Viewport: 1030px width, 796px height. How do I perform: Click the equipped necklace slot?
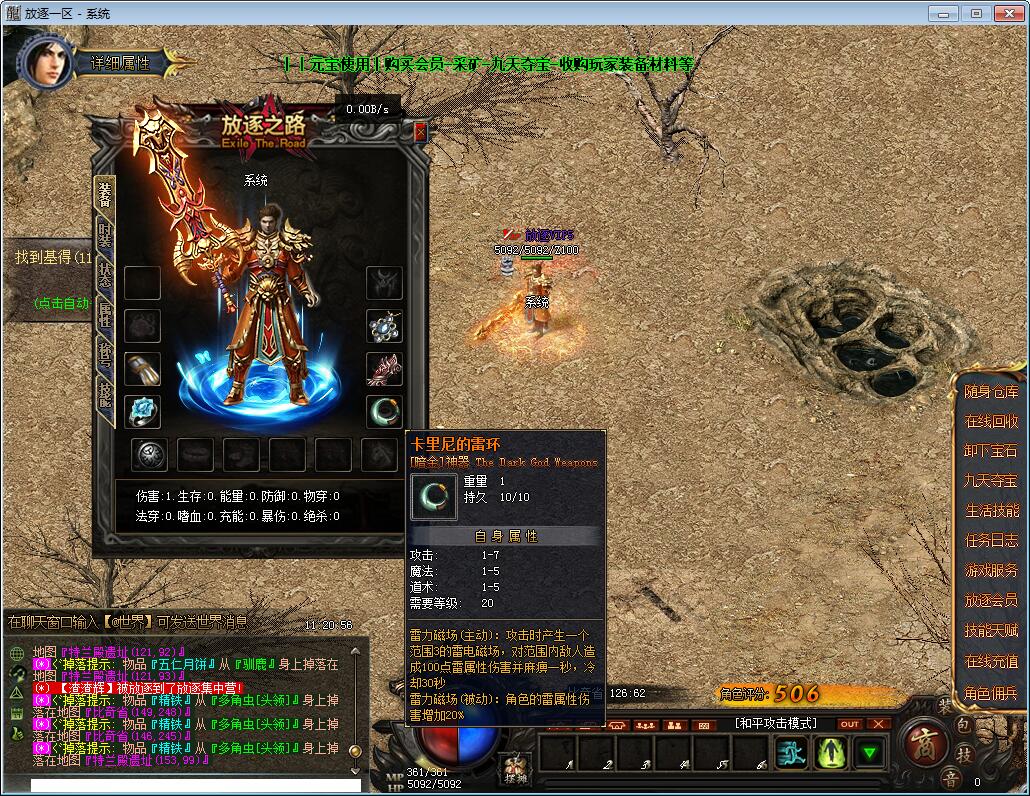(x=384, y=326)
